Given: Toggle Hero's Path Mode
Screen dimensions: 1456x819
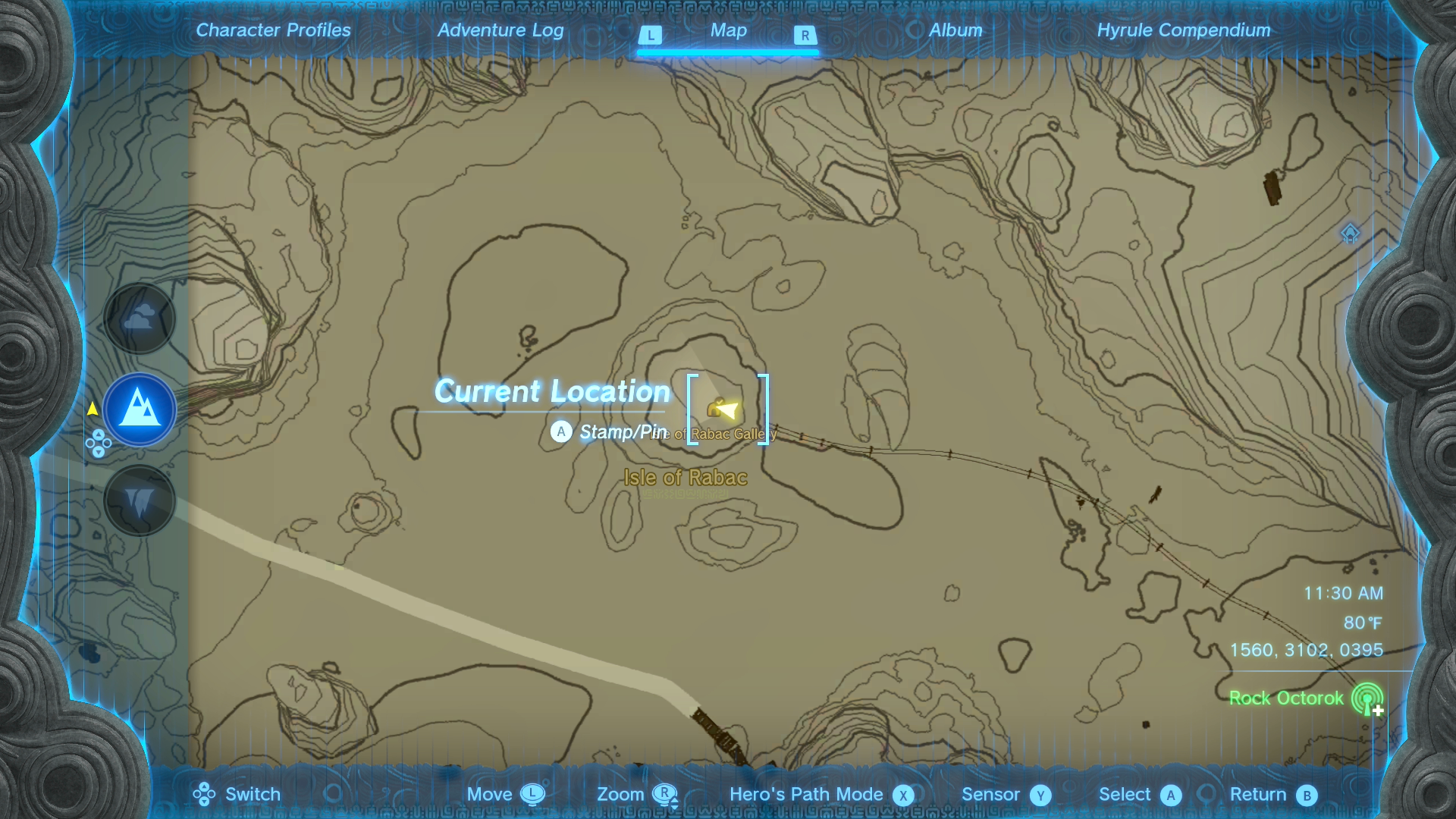Looking at the screenshot, I should [x=903, y=794].
